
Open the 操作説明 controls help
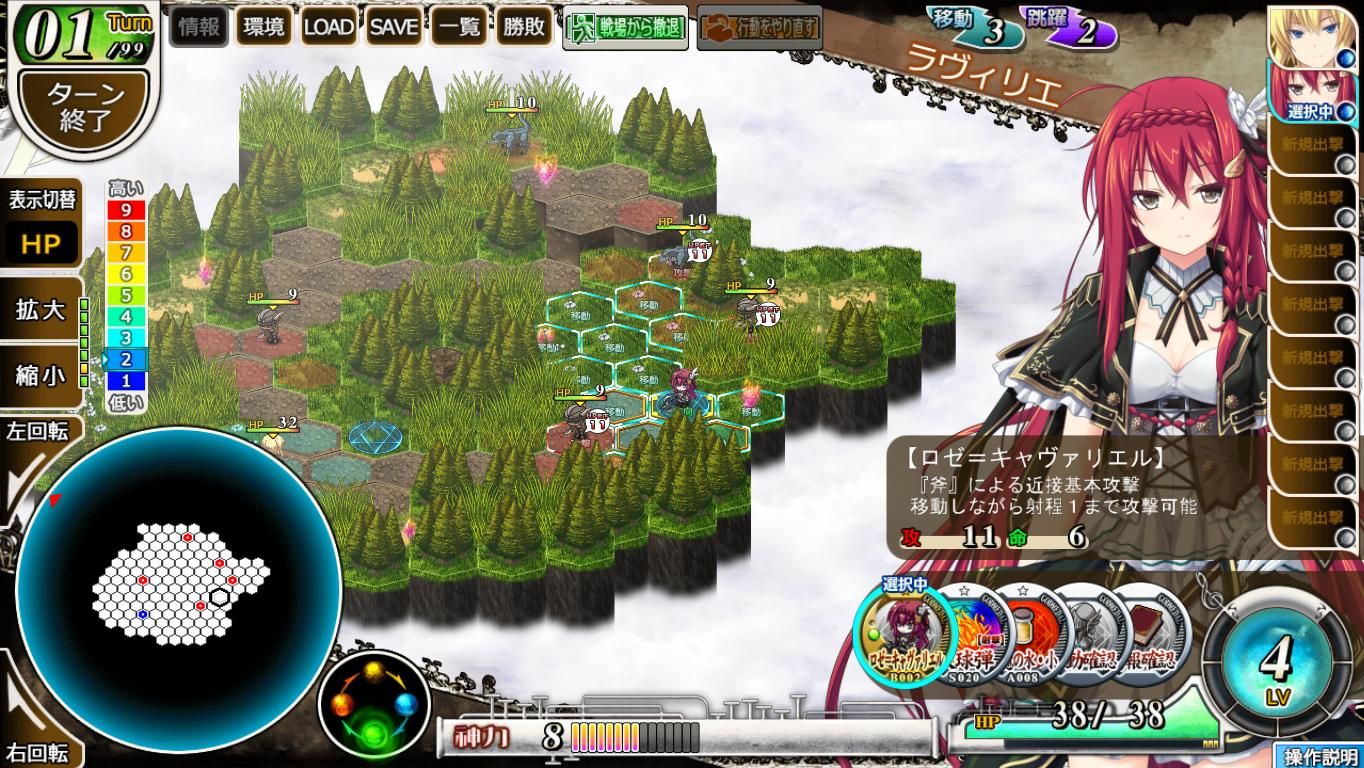pos(1320,756)
